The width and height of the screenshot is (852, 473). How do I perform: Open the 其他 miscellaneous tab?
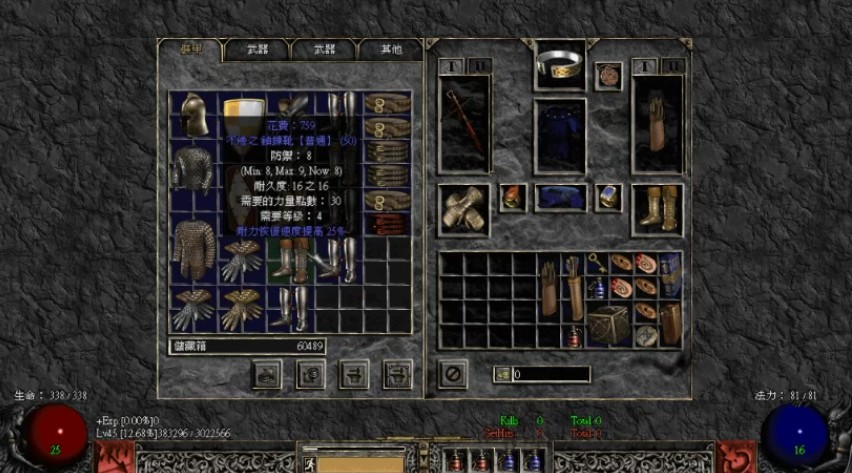(x=392, y=49)
